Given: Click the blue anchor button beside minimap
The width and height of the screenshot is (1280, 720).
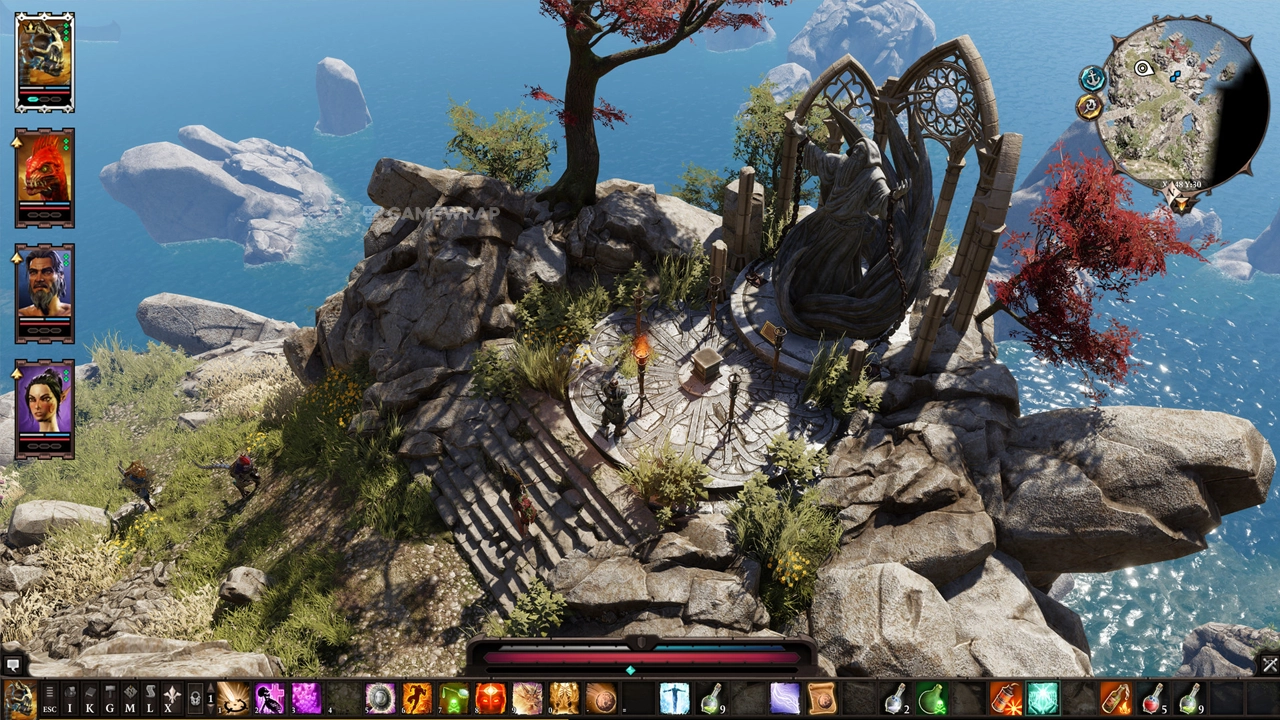Looking at the screenshot, I should 1092,78.
